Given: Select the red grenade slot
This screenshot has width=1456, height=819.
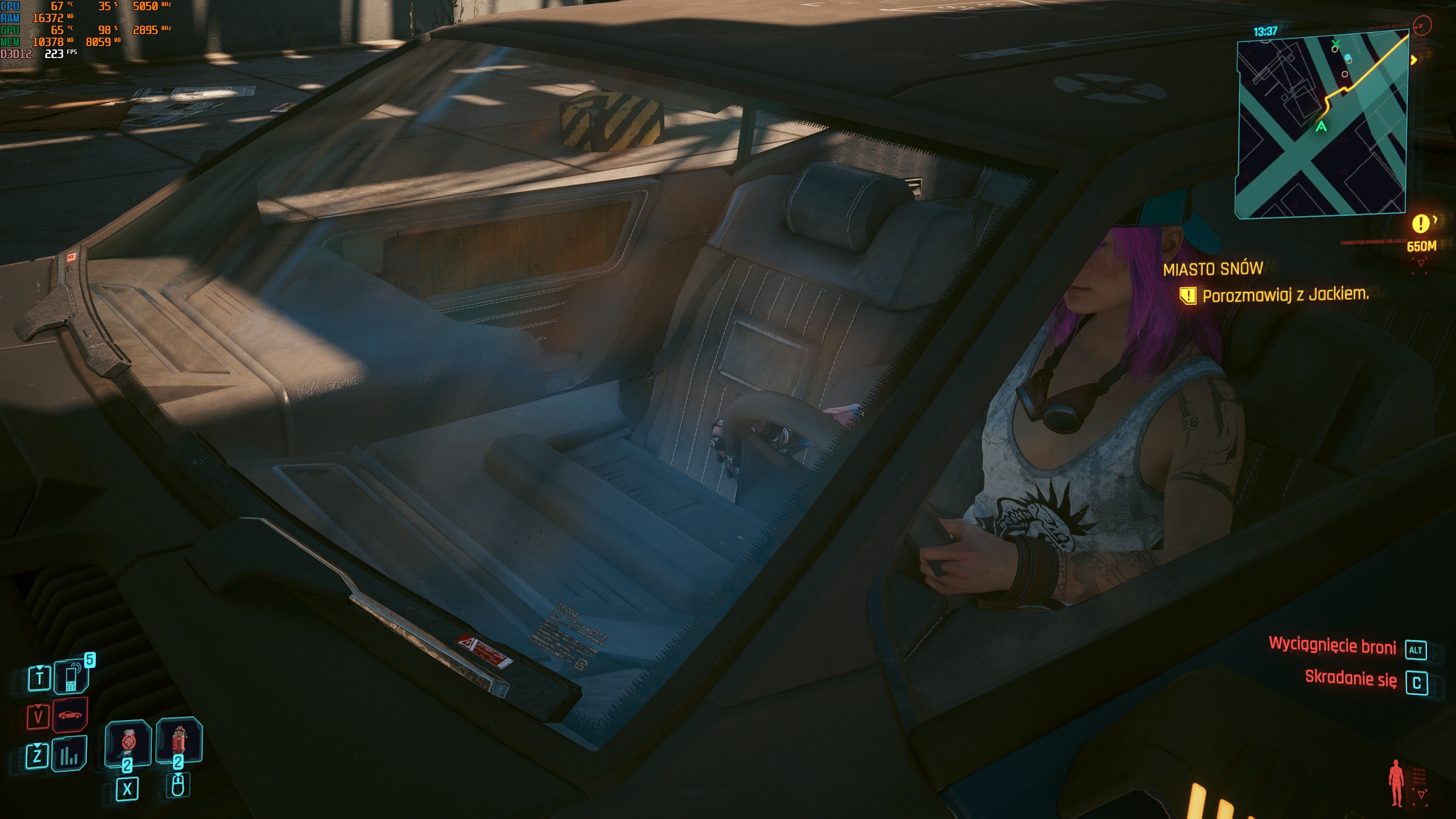Looking at the screenshot, I should (179, 742).
